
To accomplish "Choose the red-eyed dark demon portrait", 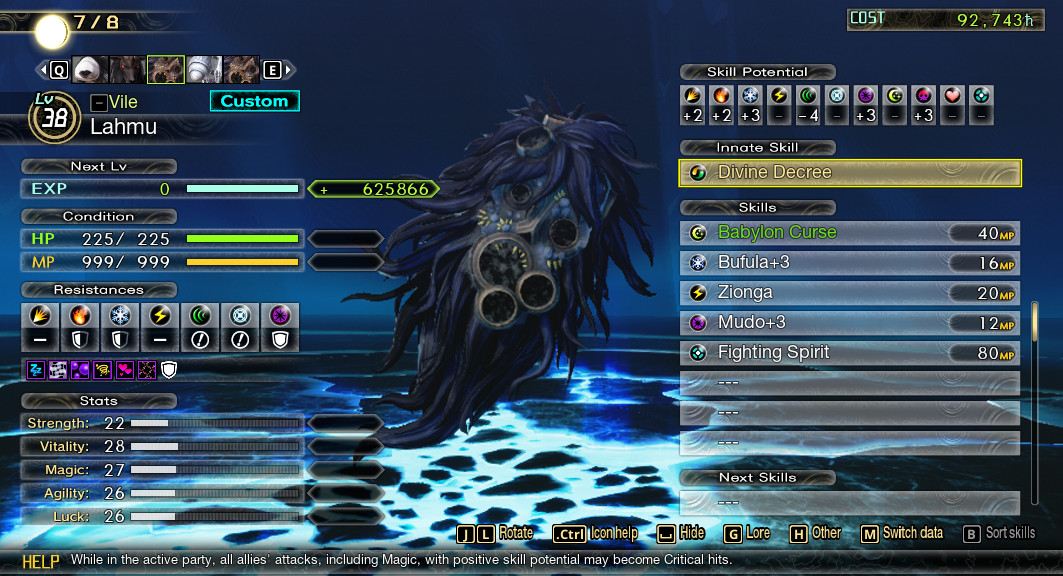I will [127, 69].
